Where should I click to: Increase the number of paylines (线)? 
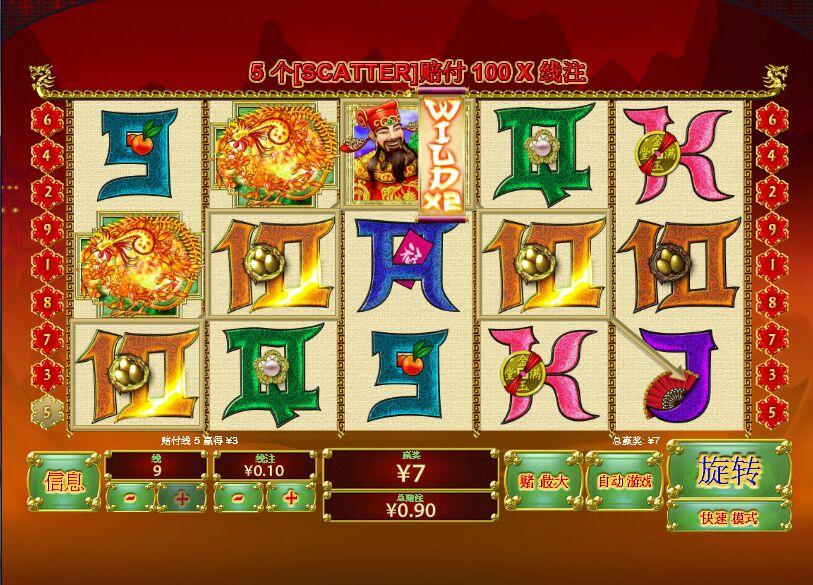click(181, 497)
